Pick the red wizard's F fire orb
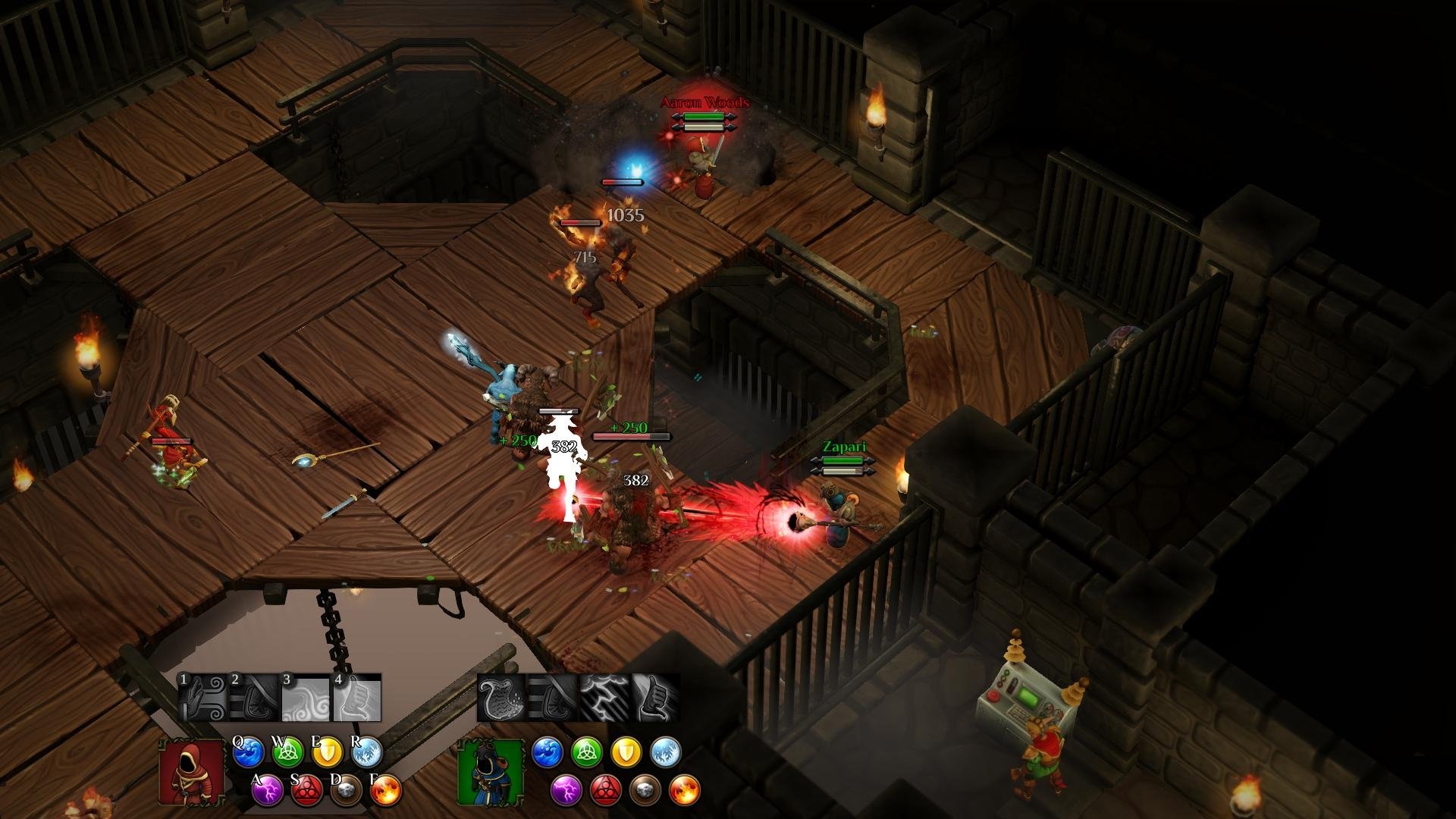 coord(386,791)
